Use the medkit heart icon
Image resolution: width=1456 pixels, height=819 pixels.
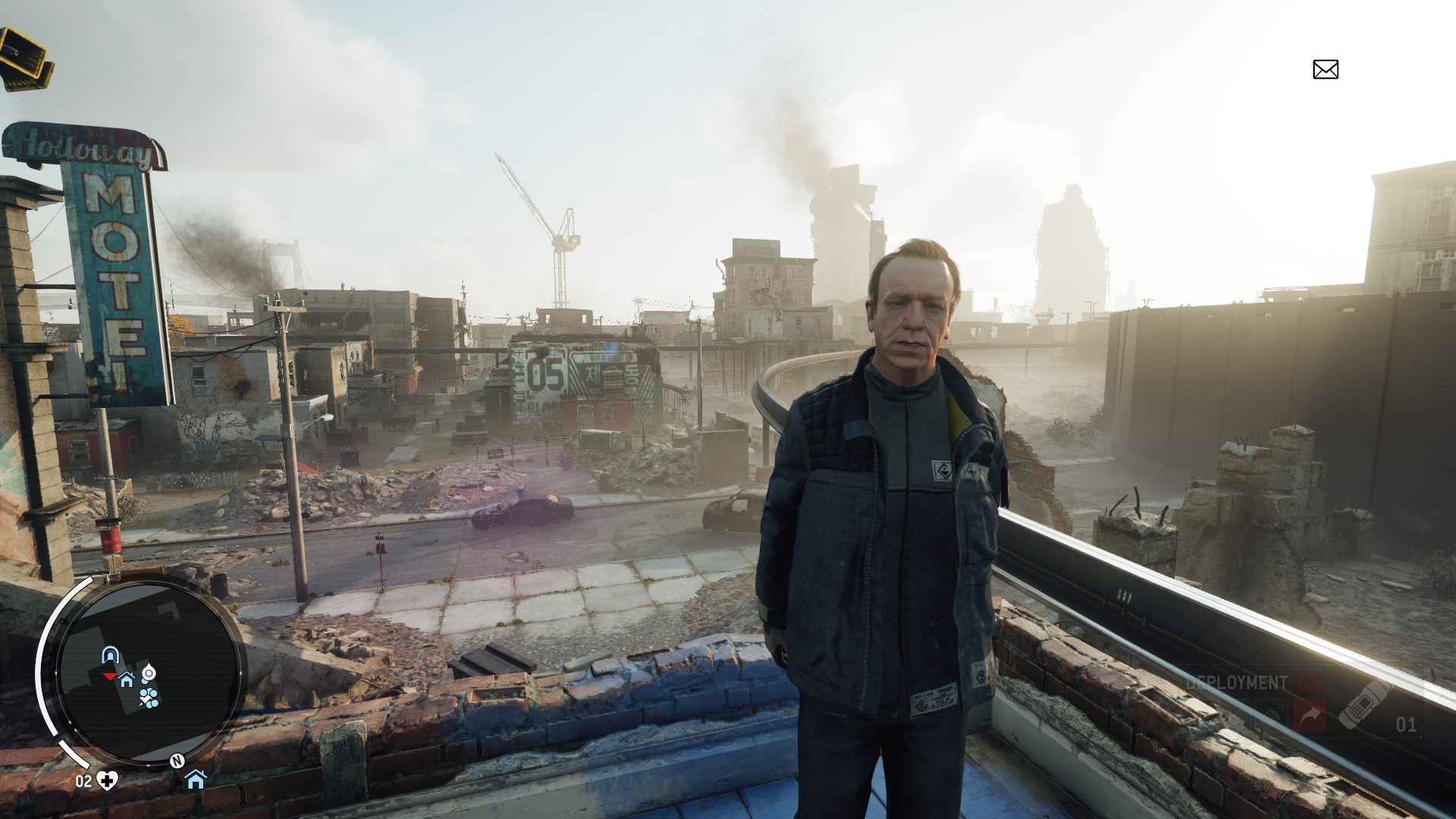(x=106, y=781)
